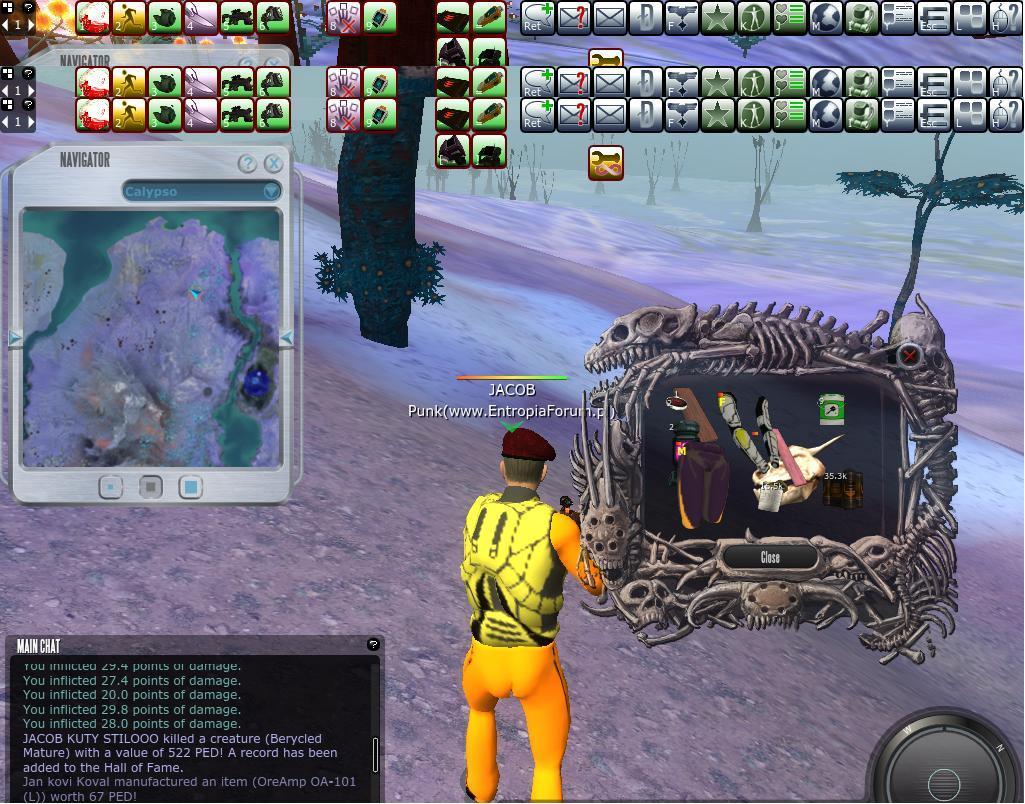Open the Calypso planet dropdown
The width and height of the screenshot is (1025, 804).
[x=271, y=191]
